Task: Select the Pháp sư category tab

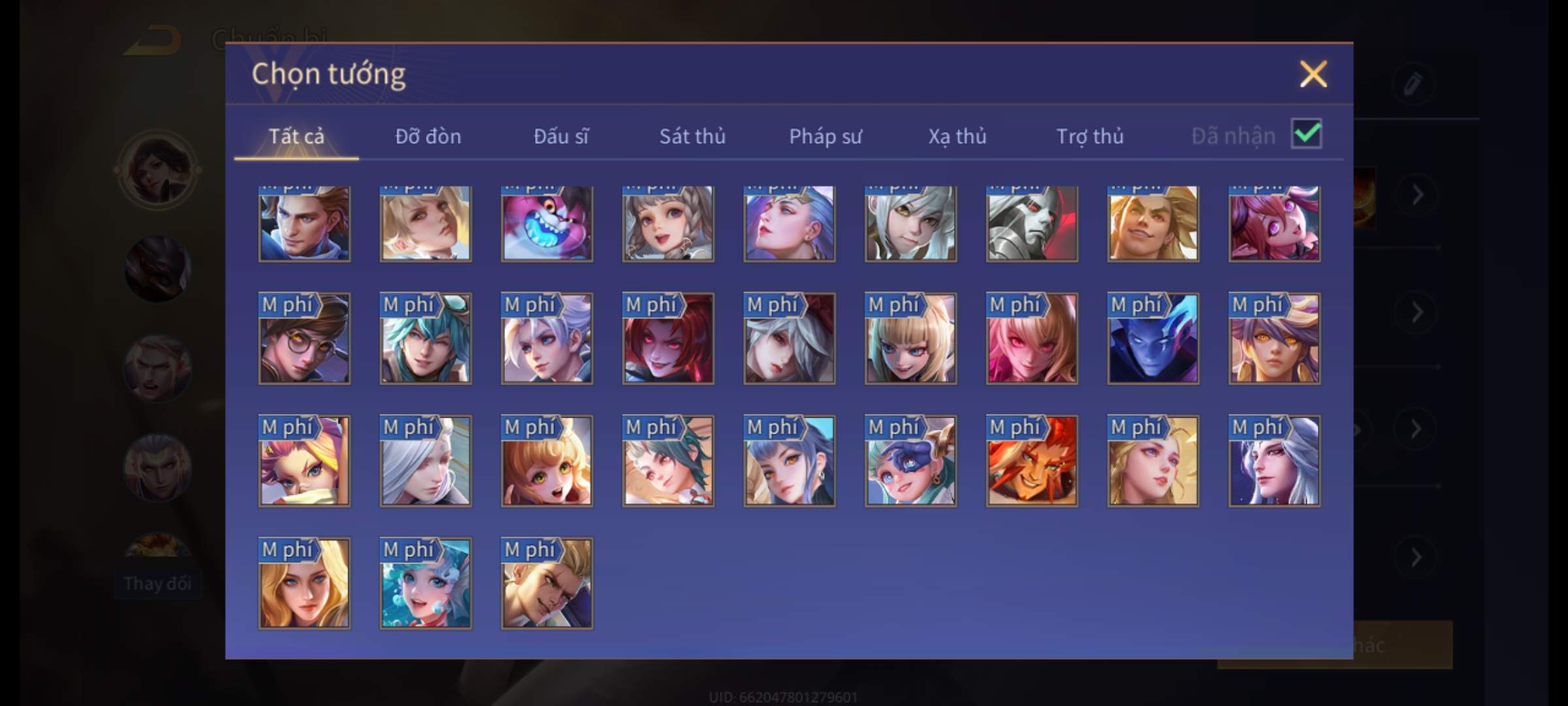Action: [x=825, y=137]
